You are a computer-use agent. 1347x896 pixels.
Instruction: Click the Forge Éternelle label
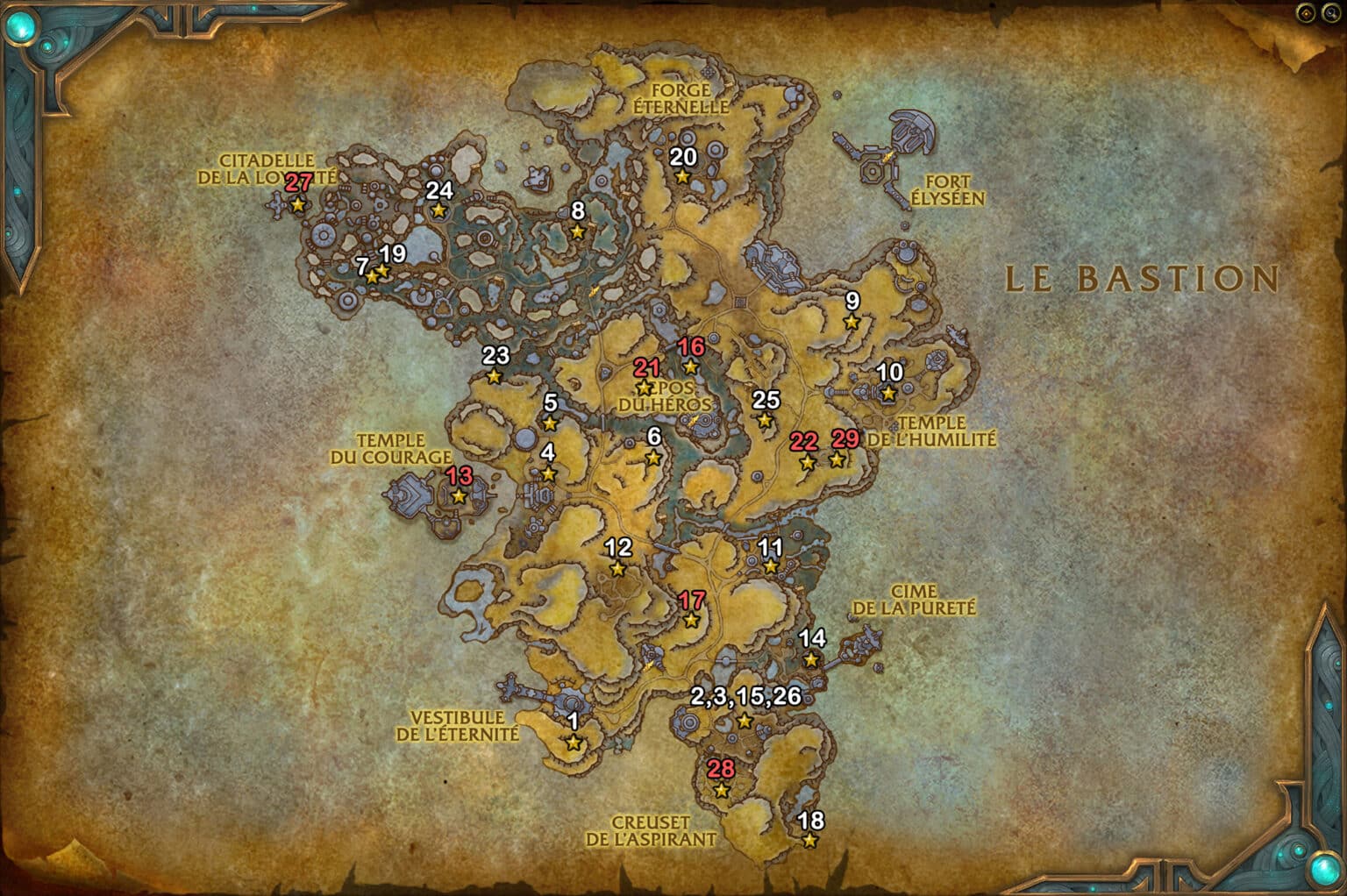coord(683,97)
